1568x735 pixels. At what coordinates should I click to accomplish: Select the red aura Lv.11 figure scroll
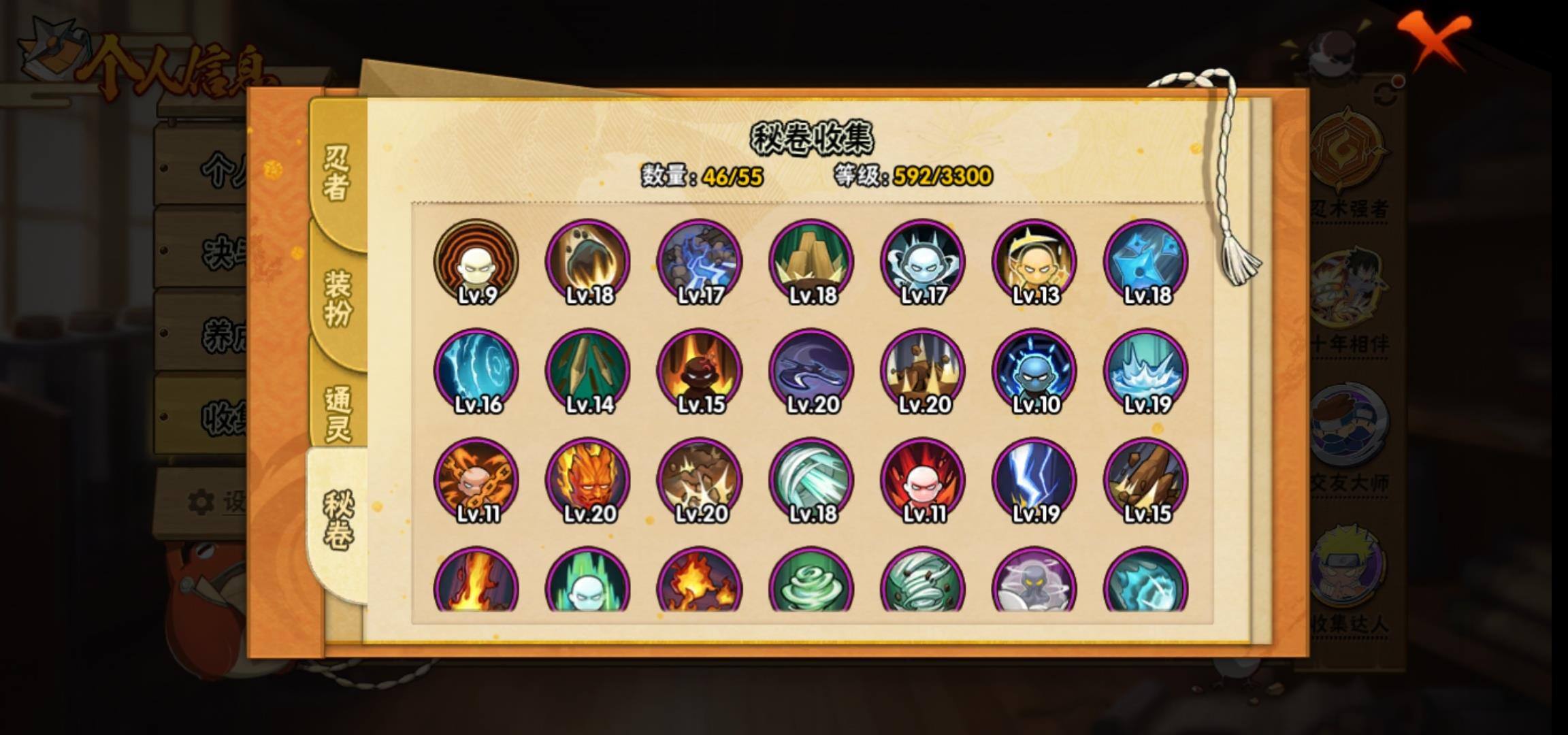[x=922, y=480]
